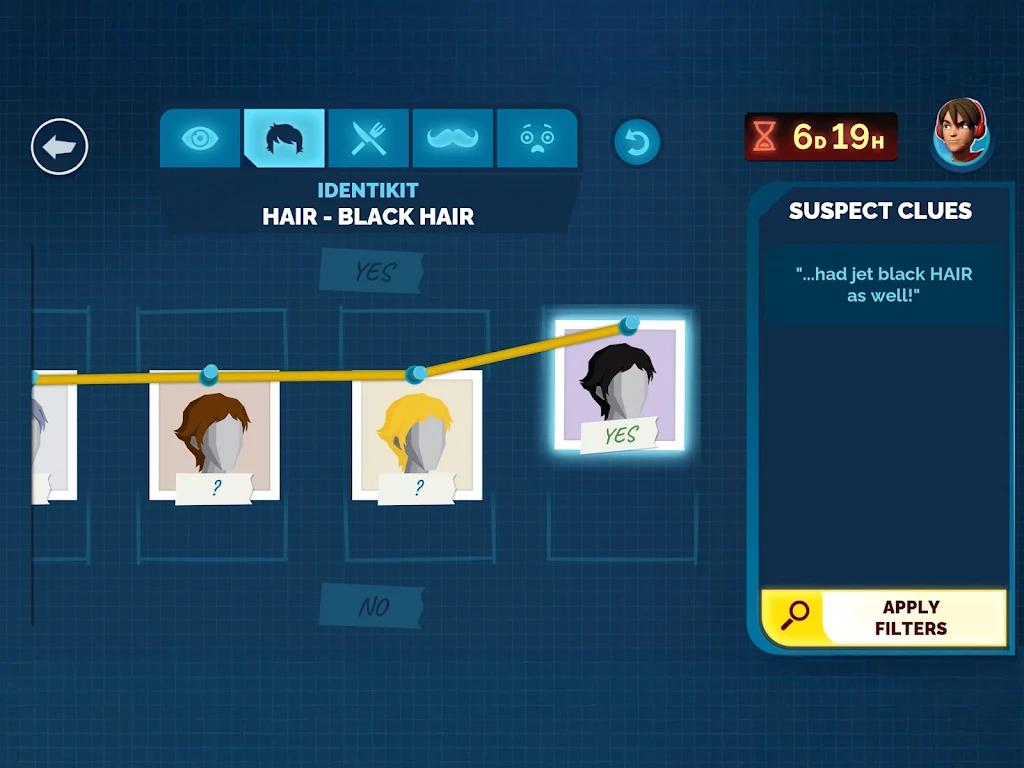Open the worried face tab

[x=537, y=138]
